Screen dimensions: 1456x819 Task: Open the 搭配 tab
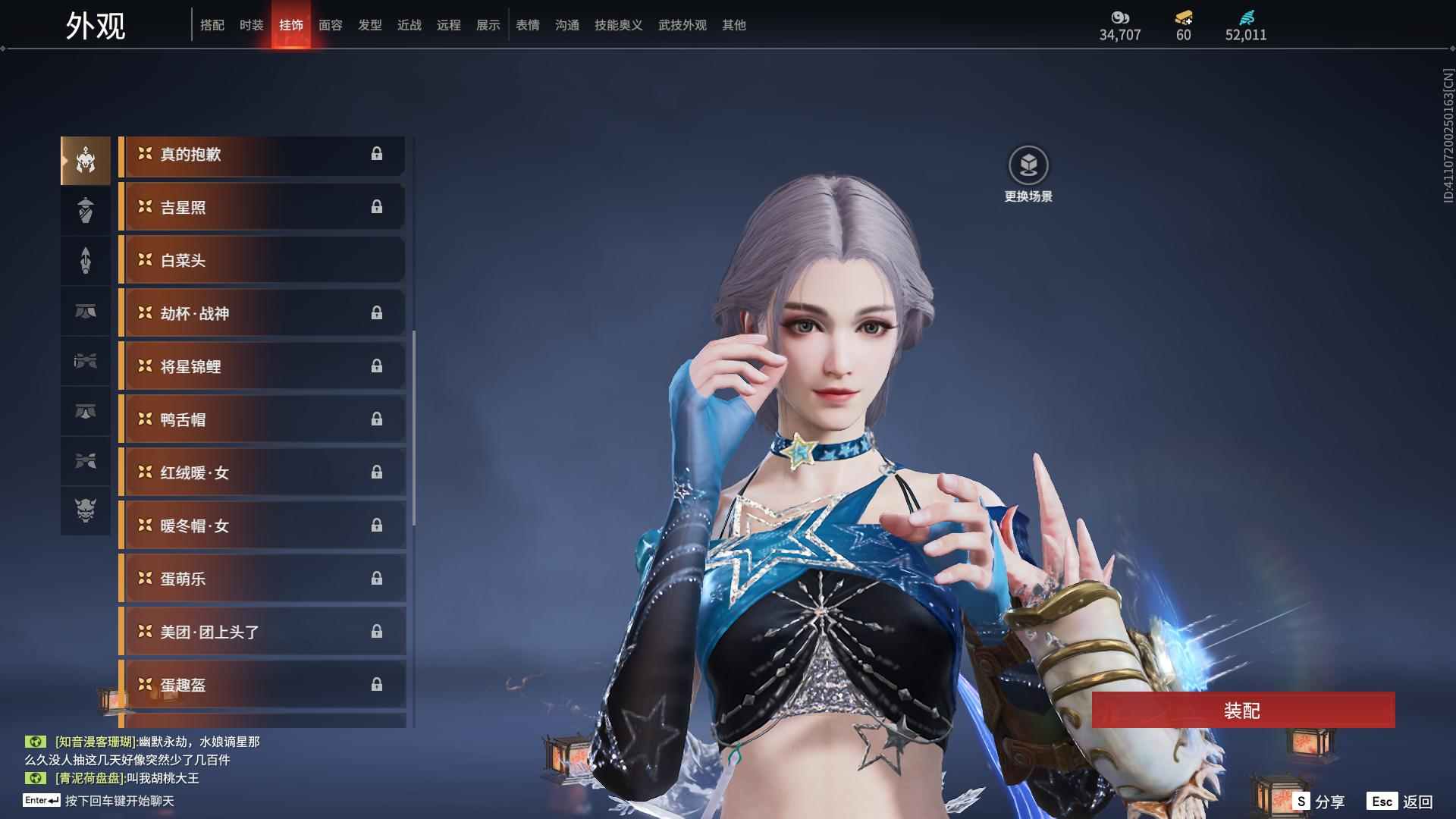pos(212,25)
